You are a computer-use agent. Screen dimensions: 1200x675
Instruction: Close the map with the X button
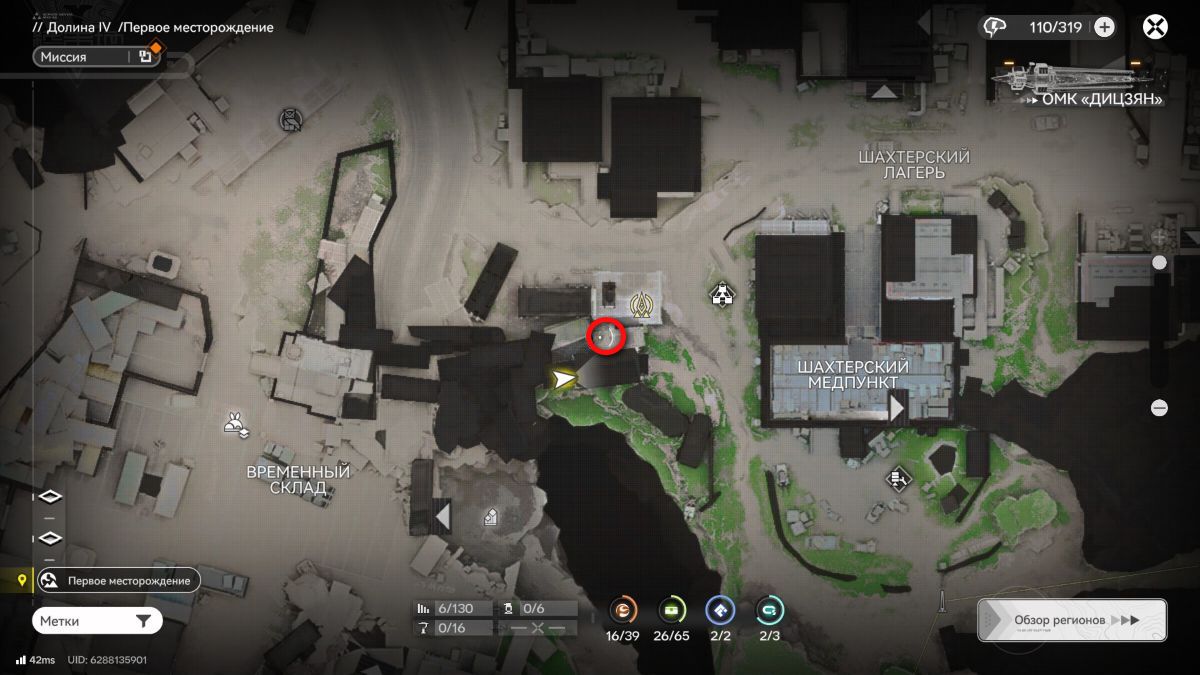pyautogui.click(x=1156, y=27)
